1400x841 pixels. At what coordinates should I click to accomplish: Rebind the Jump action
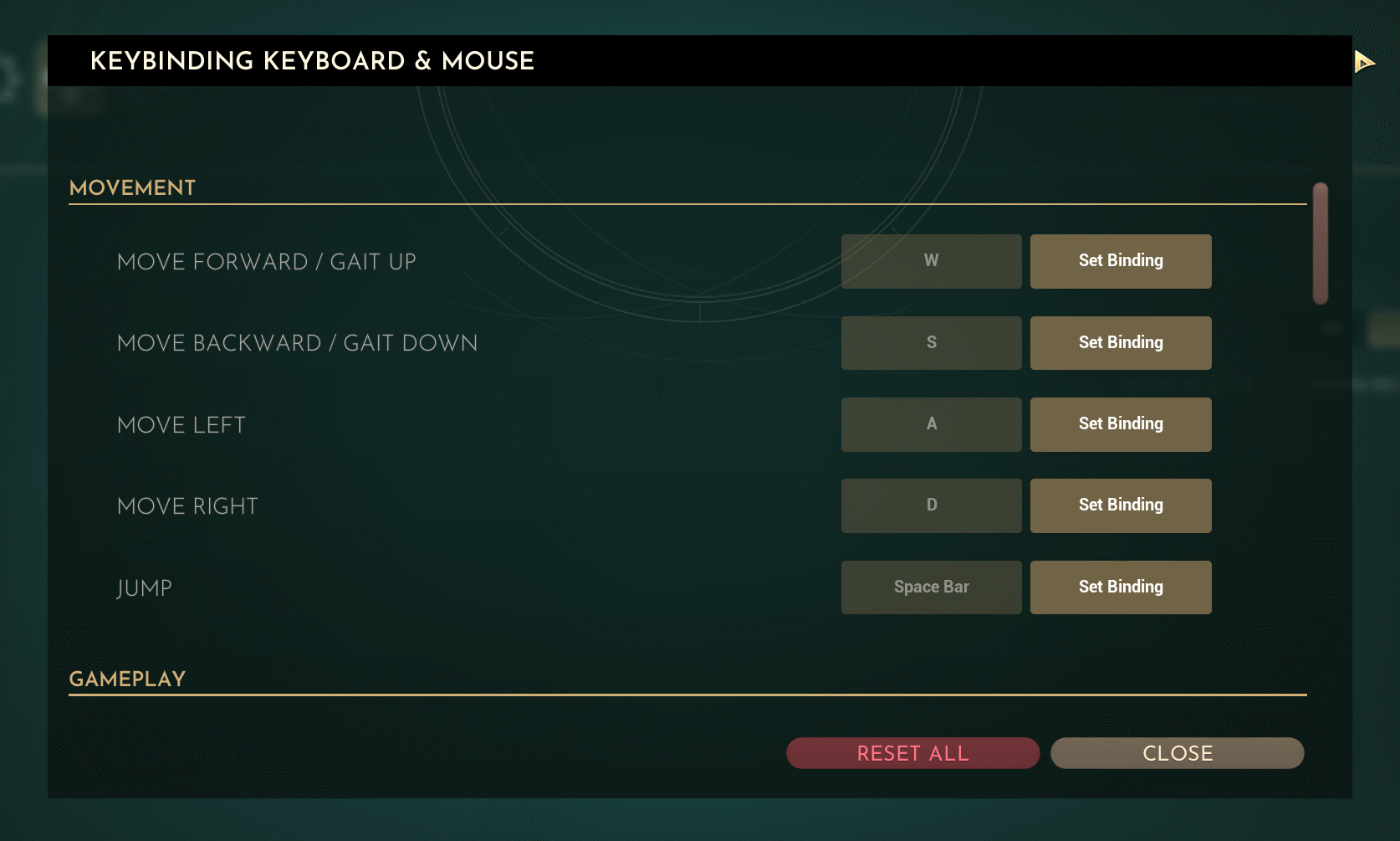pos(1120,587)
